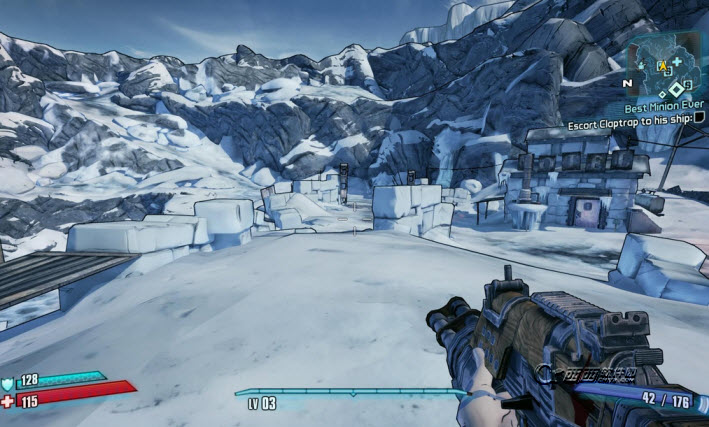Image resolution: width=709 pixels, height=427 pixels.
Task: Click the plus-shaped marker on the minimap
Action: (677, 61)
